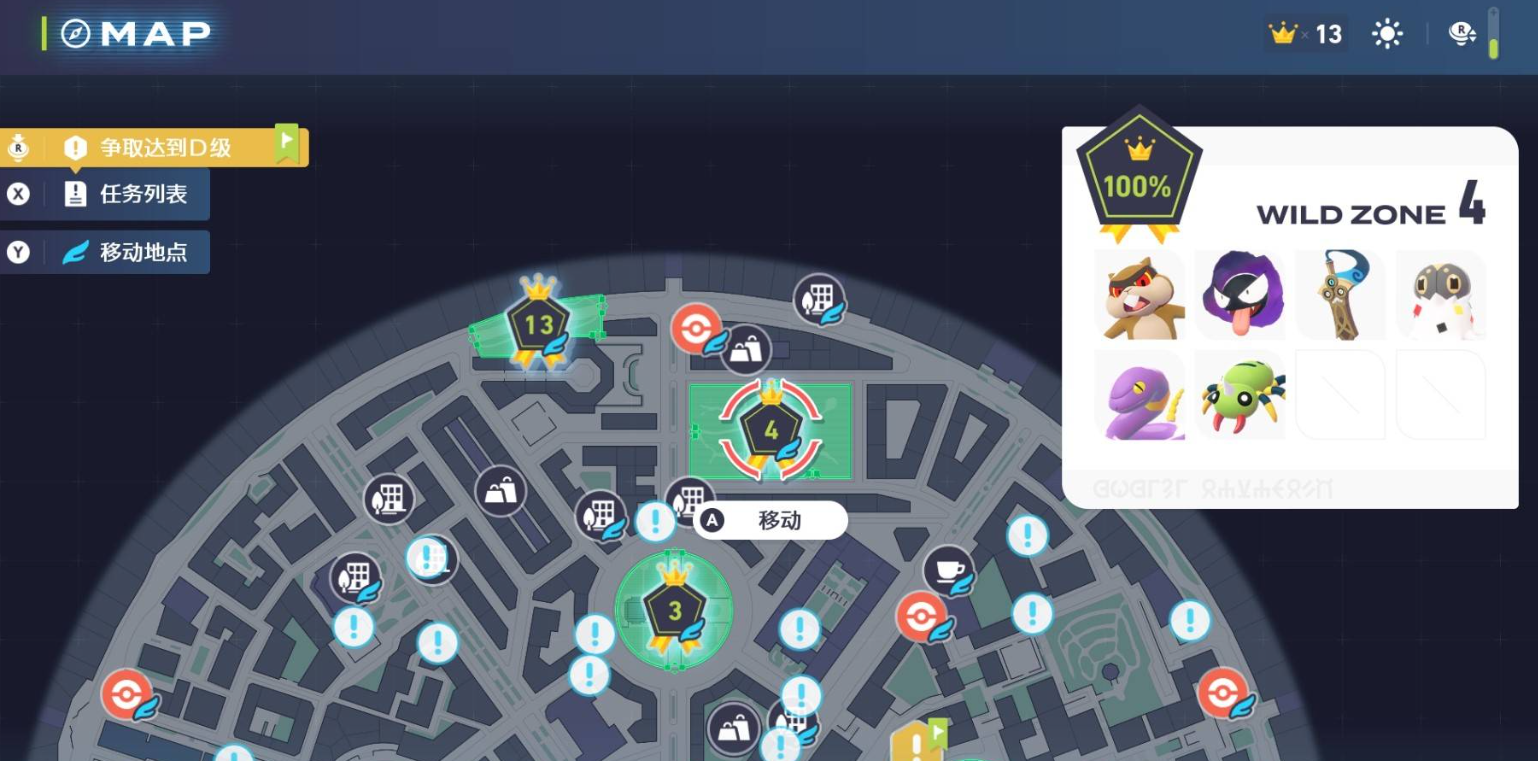
Task: Select the Binacle portrait in Wild Zone panel
Action: point(1440,295)
